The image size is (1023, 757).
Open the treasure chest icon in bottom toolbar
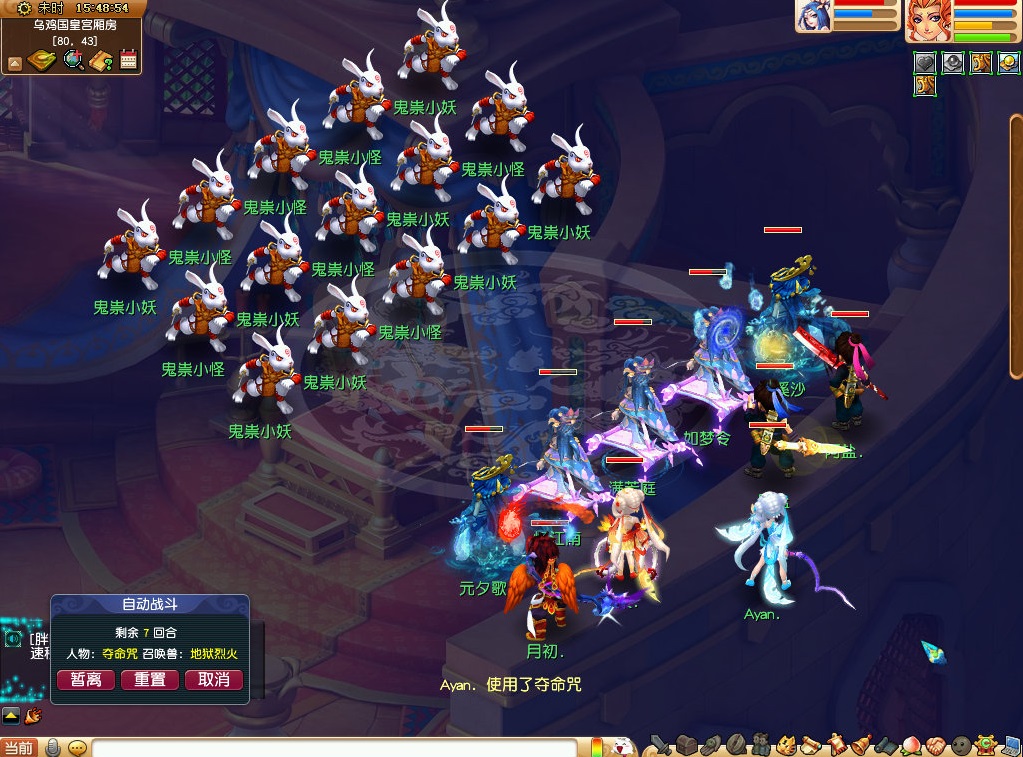tap(685, 745)
